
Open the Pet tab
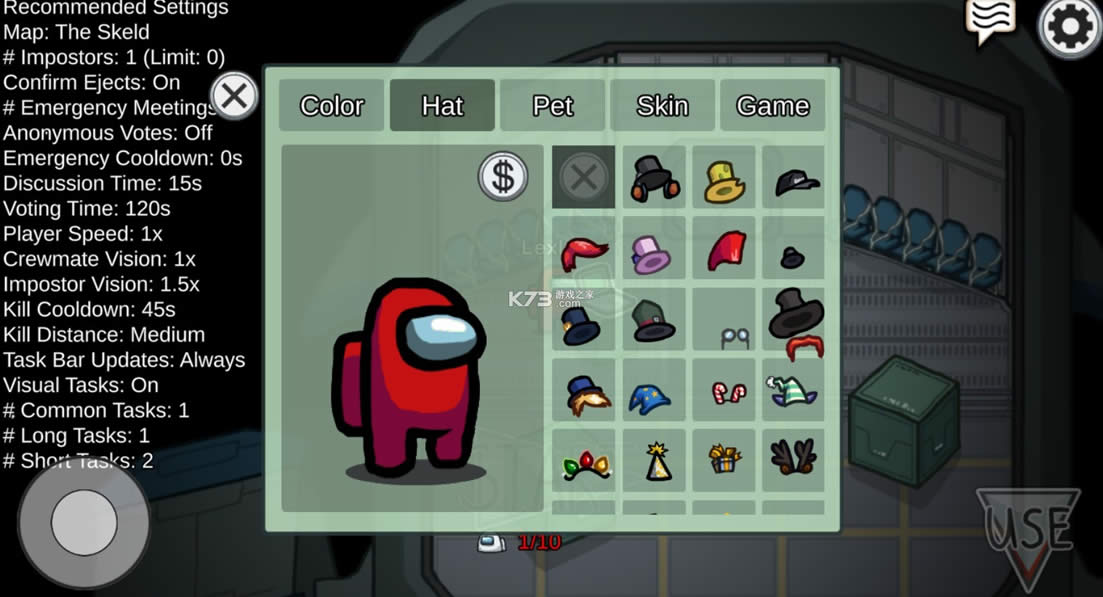point(552,106)
